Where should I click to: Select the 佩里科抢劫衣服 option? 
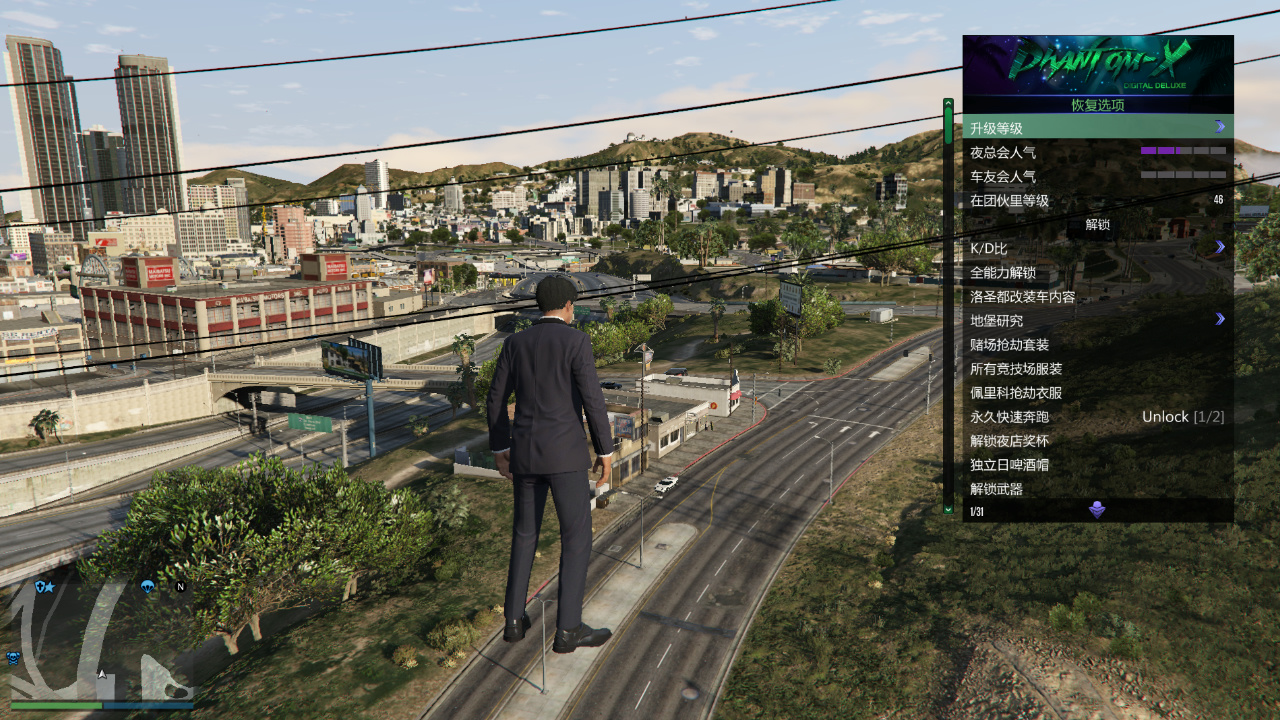1097,392
